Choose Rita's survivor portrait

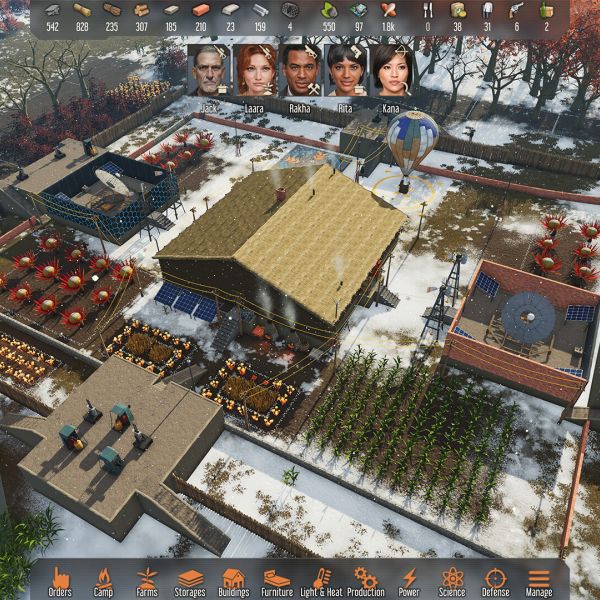[x=345, y=69]
